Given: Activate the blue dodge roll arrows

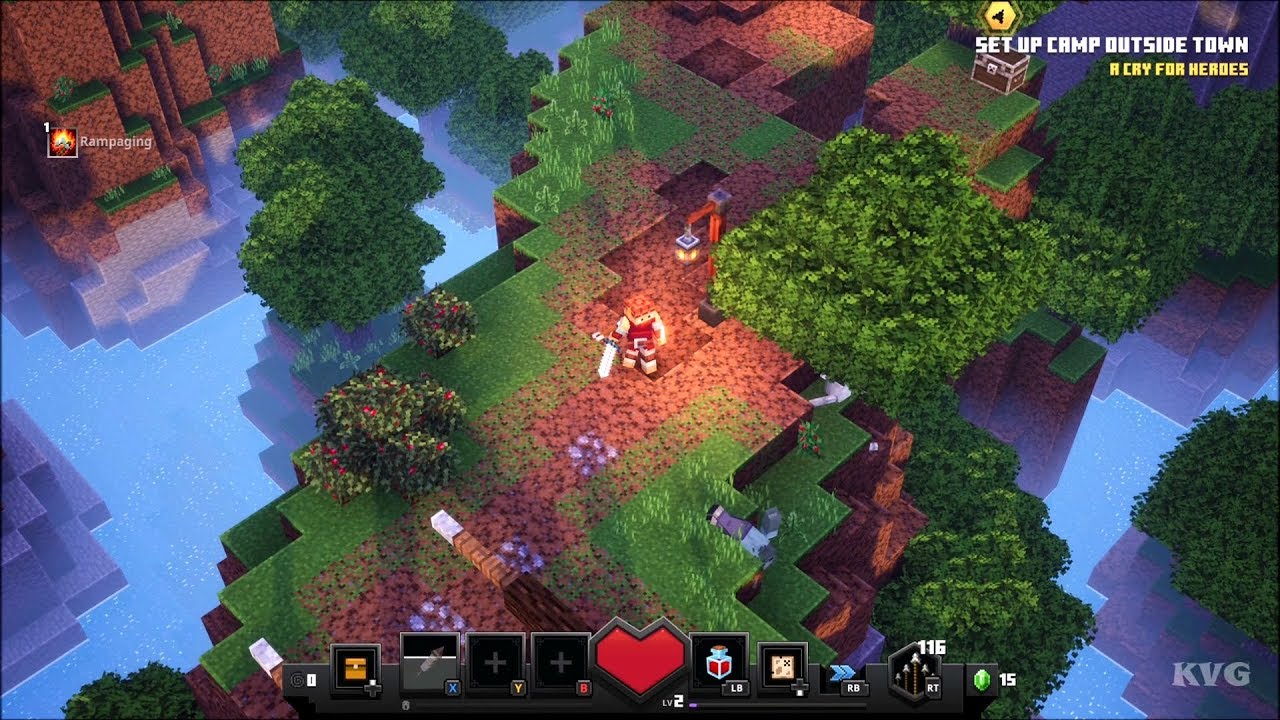Looking at the screenshot, I should [x=839, y=673].
